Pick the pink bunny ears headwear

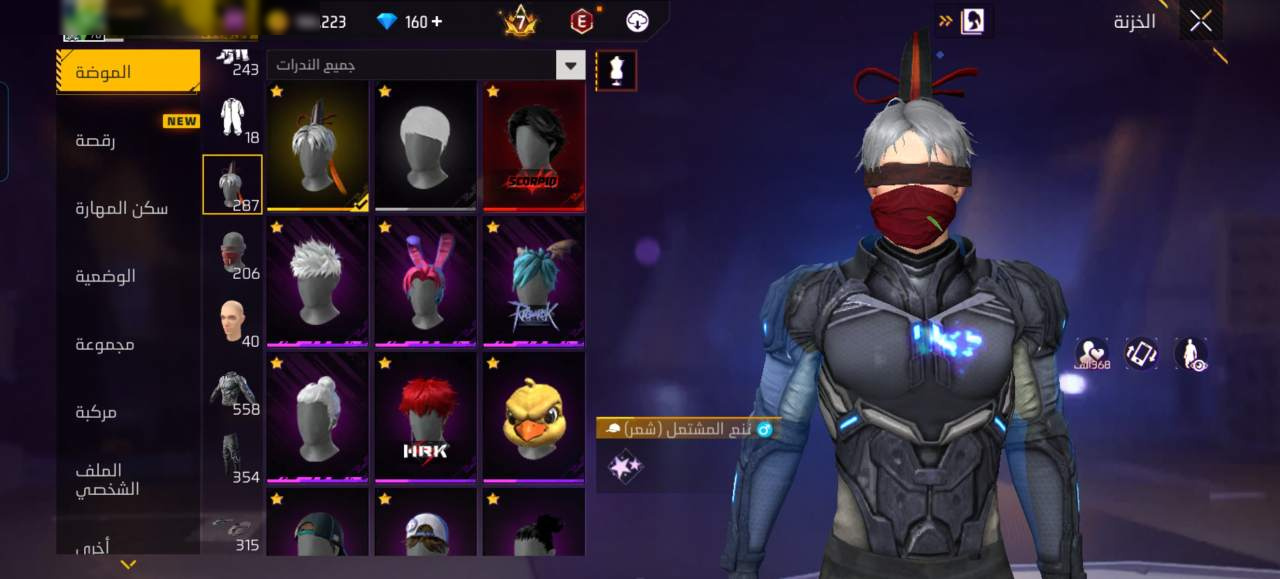(426, 282)
